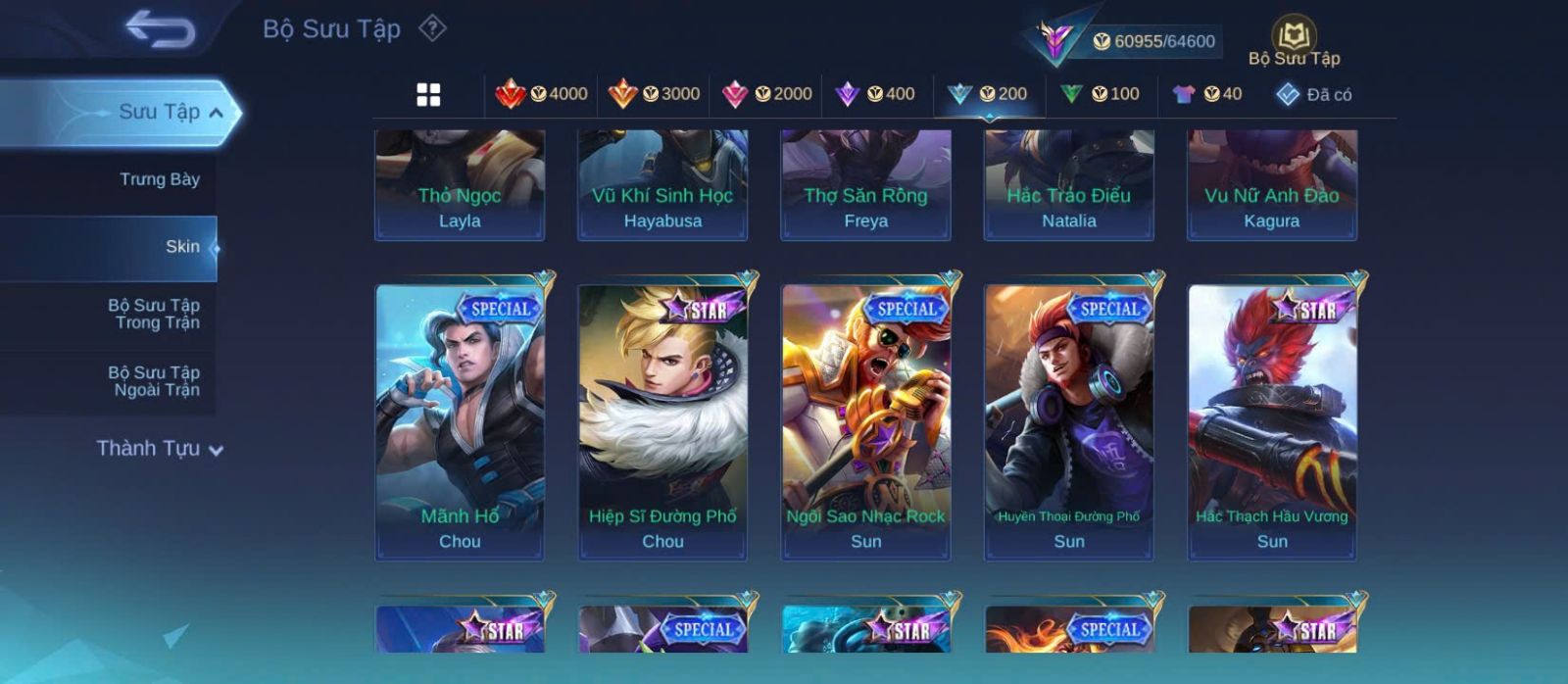The height and width of the screenshot is (684, 1568).
Task: View Sun's Hắc Thạch Hầu Vương skin
Action: coord(1272,421)
